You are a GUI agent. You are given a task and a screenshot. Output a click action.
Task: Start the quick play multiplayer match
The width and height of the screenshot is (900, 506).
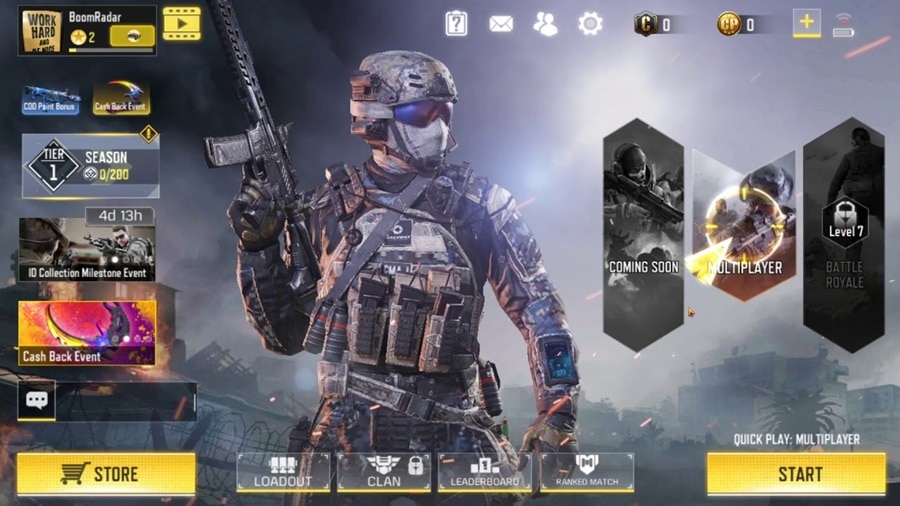[796, 474]
